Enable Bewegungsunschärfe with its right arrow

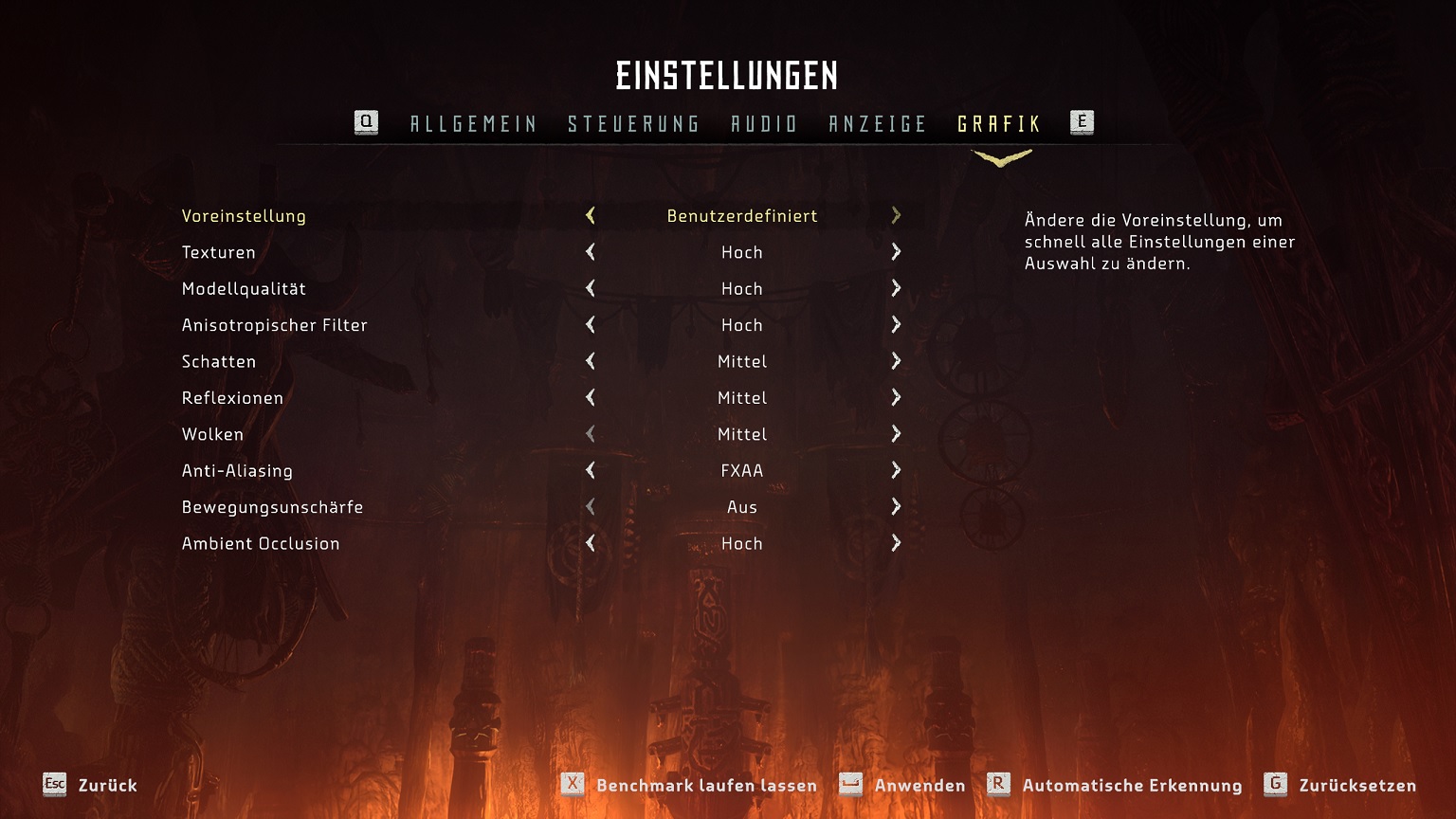[x=895, y=507]
